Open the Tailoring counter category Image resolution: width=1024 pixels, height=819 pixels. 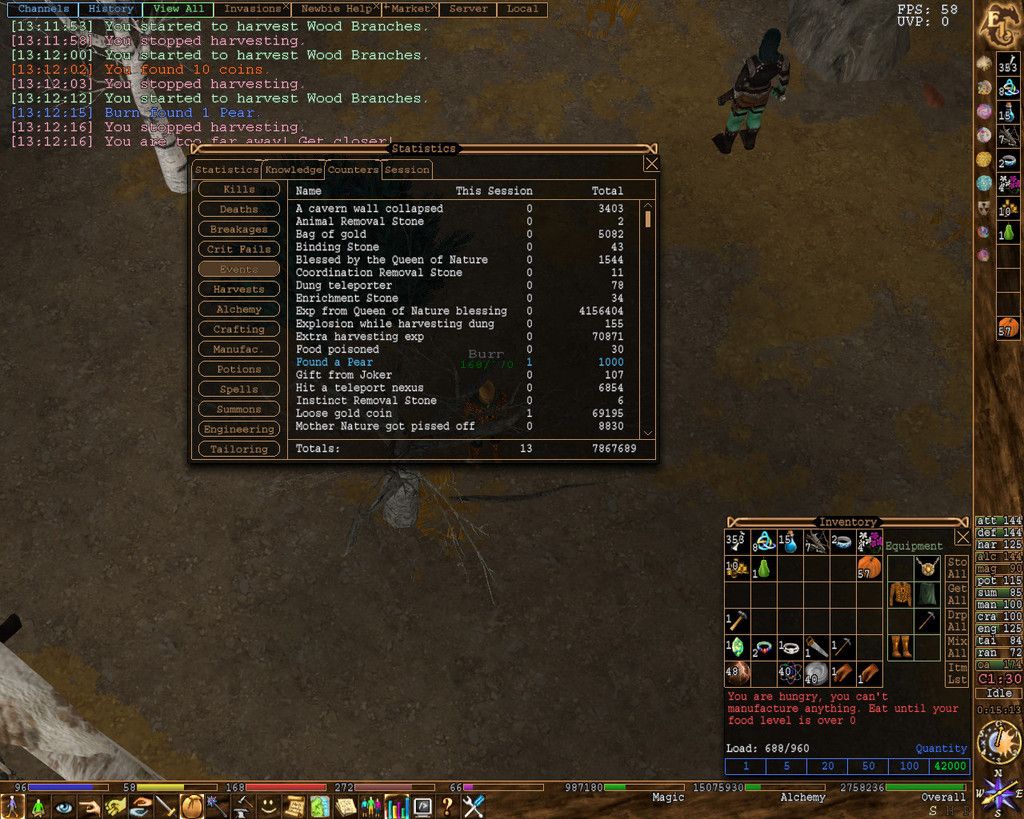pos(239,449)
